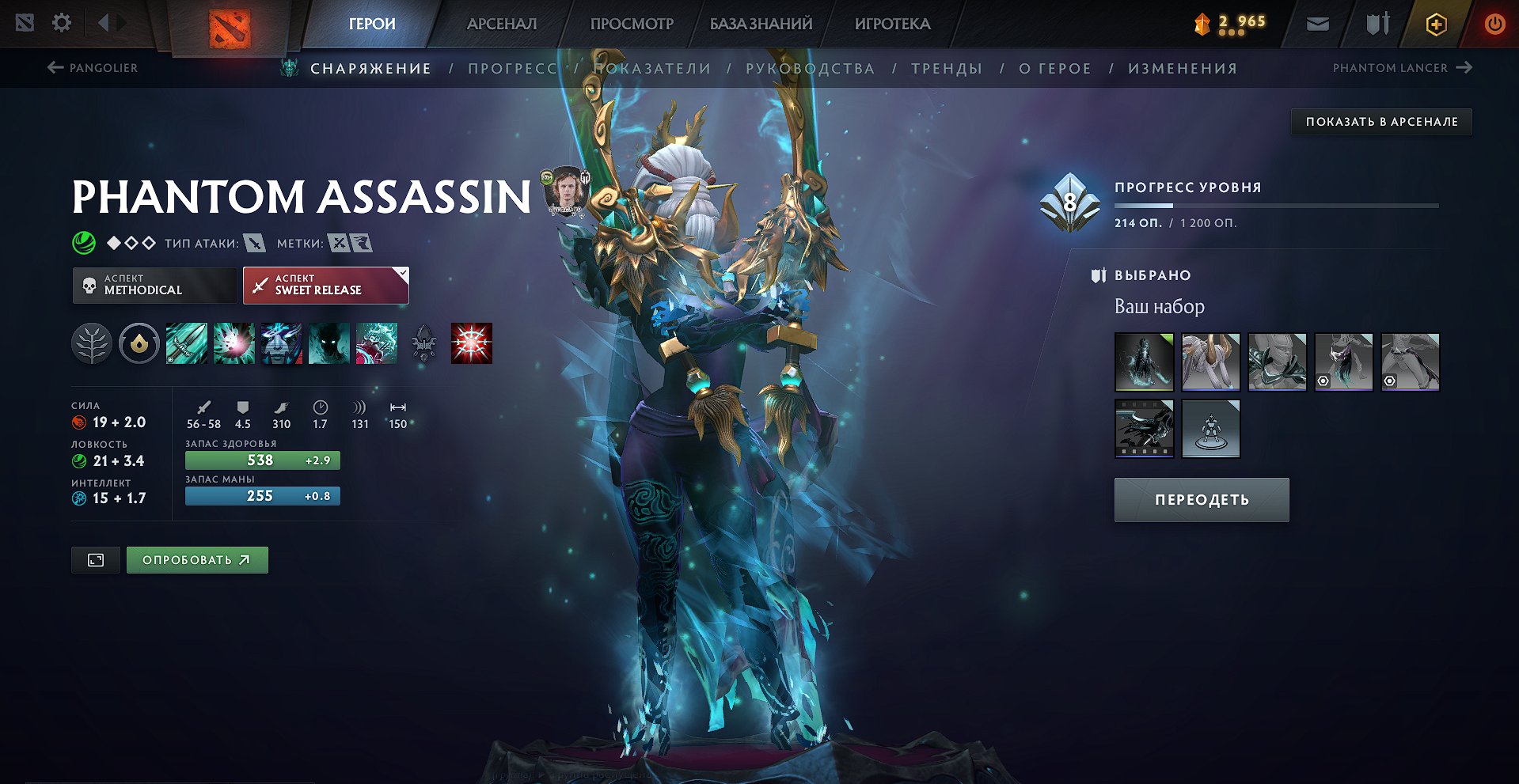This screenshot has width=1519, height=784.
Task: Go to previous hero Pangolier
Action: (x=93, y=68)
